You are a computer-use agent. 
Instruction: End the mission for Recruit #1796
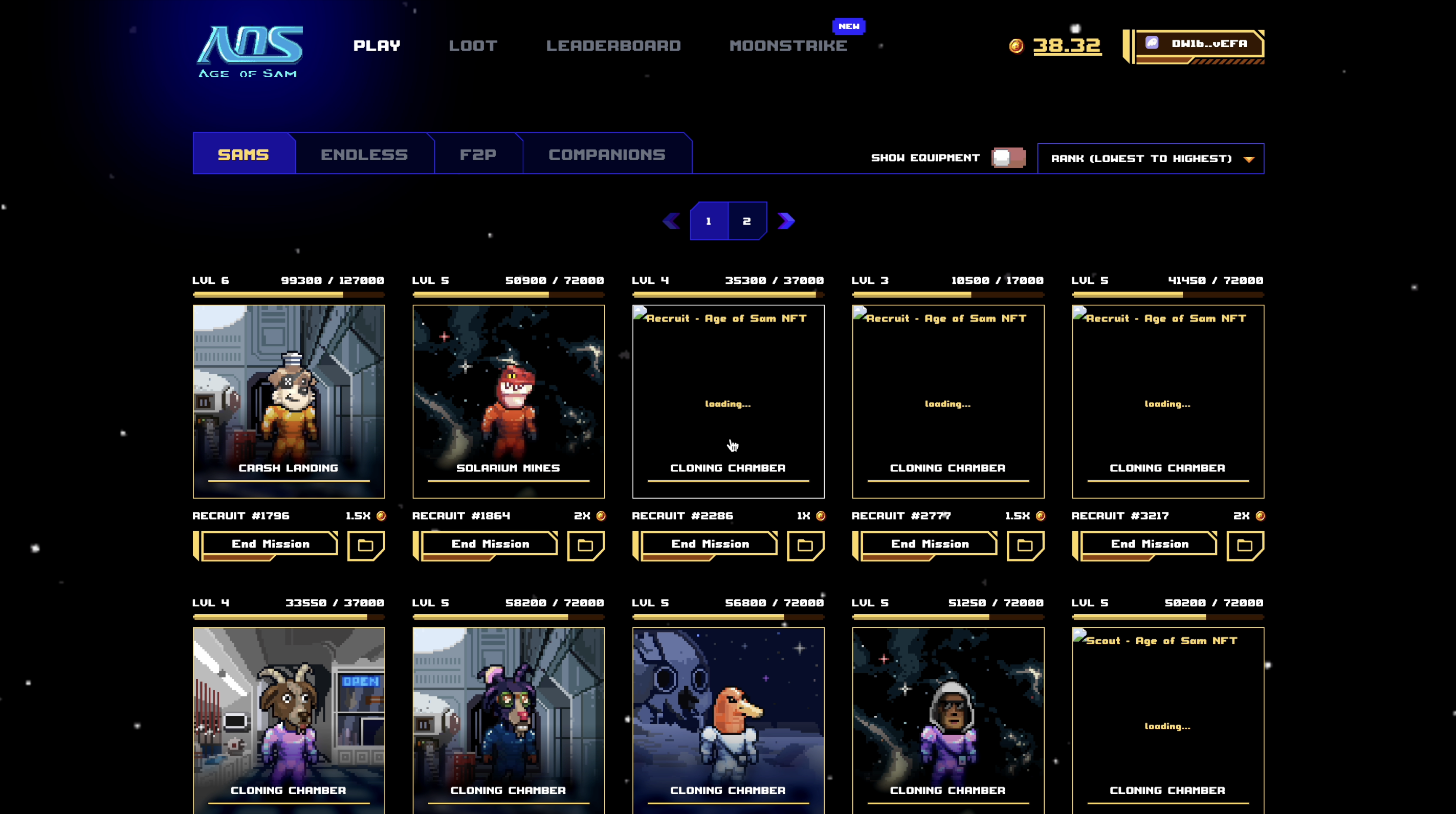click(270, 544)
